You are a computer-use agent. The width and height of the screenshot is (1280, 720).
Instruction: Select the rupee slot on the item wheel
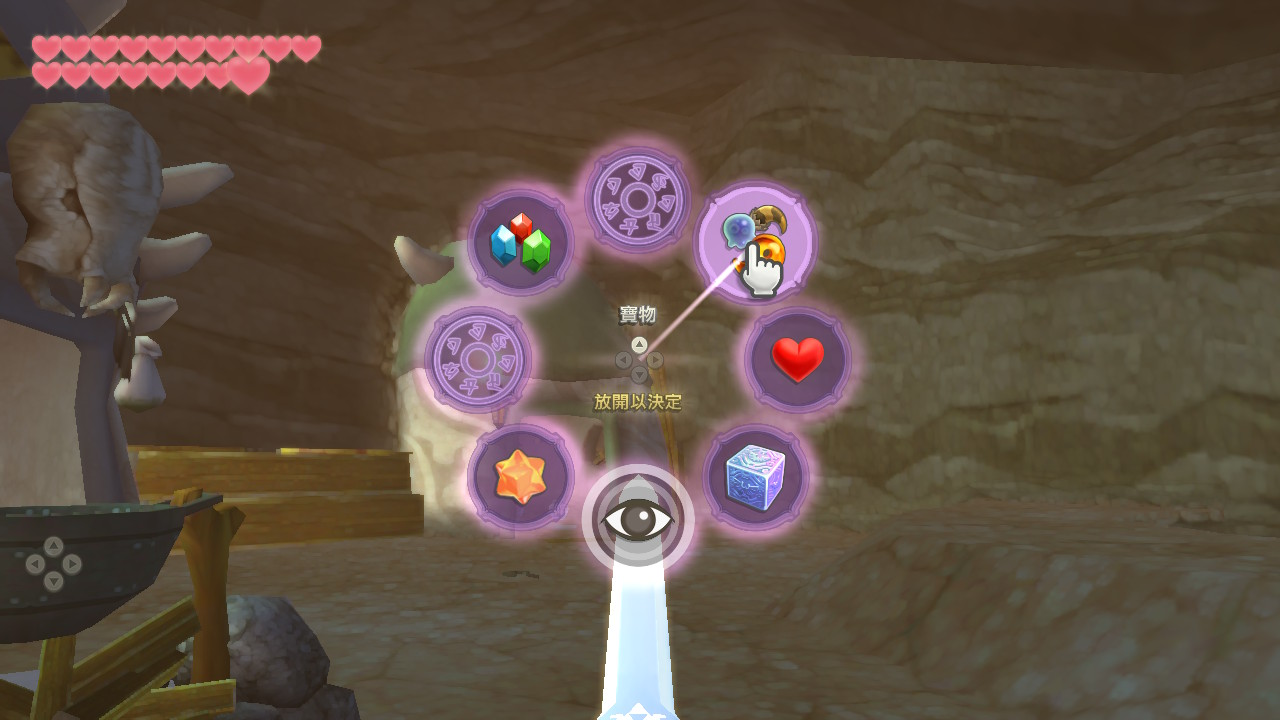(x=519, y=244)
